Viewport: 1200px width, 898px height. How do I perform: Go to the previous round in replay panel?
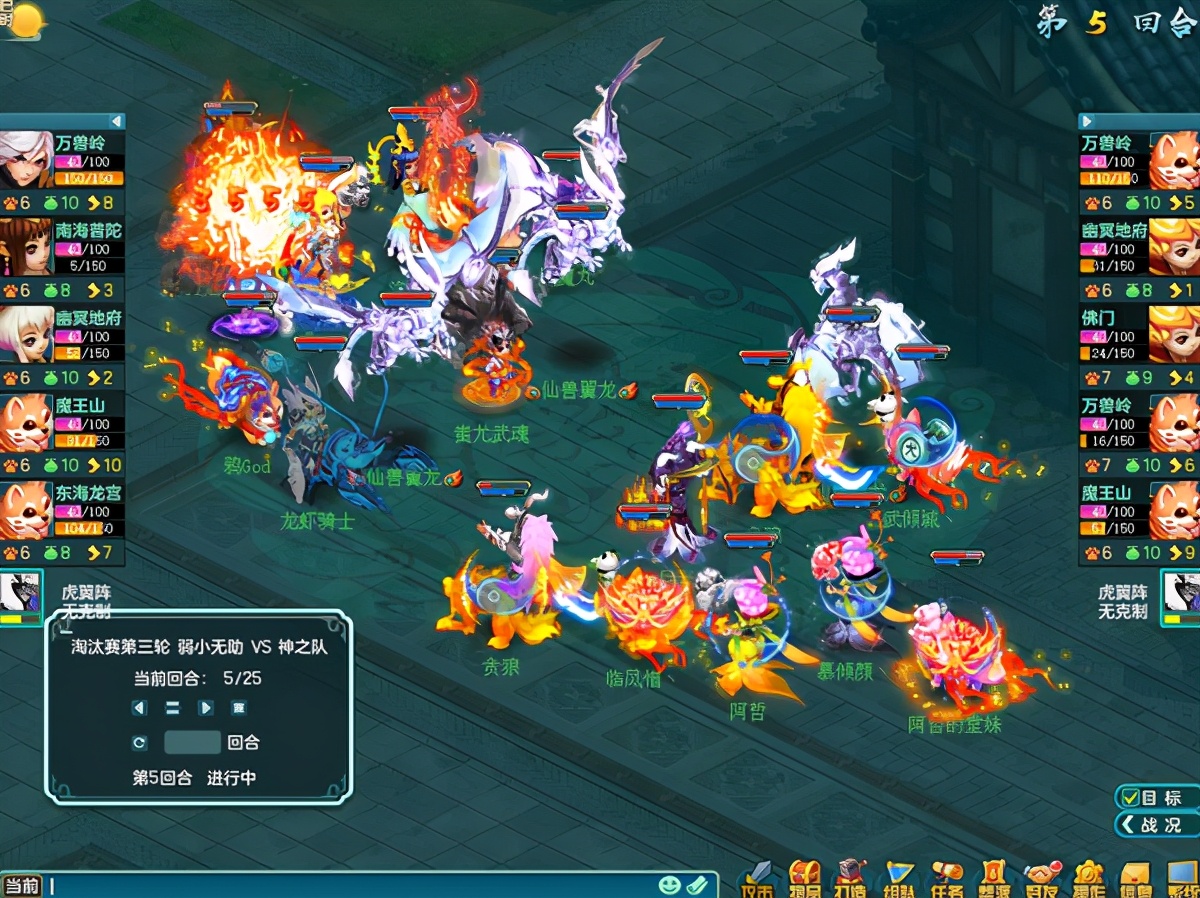[140, 708]
